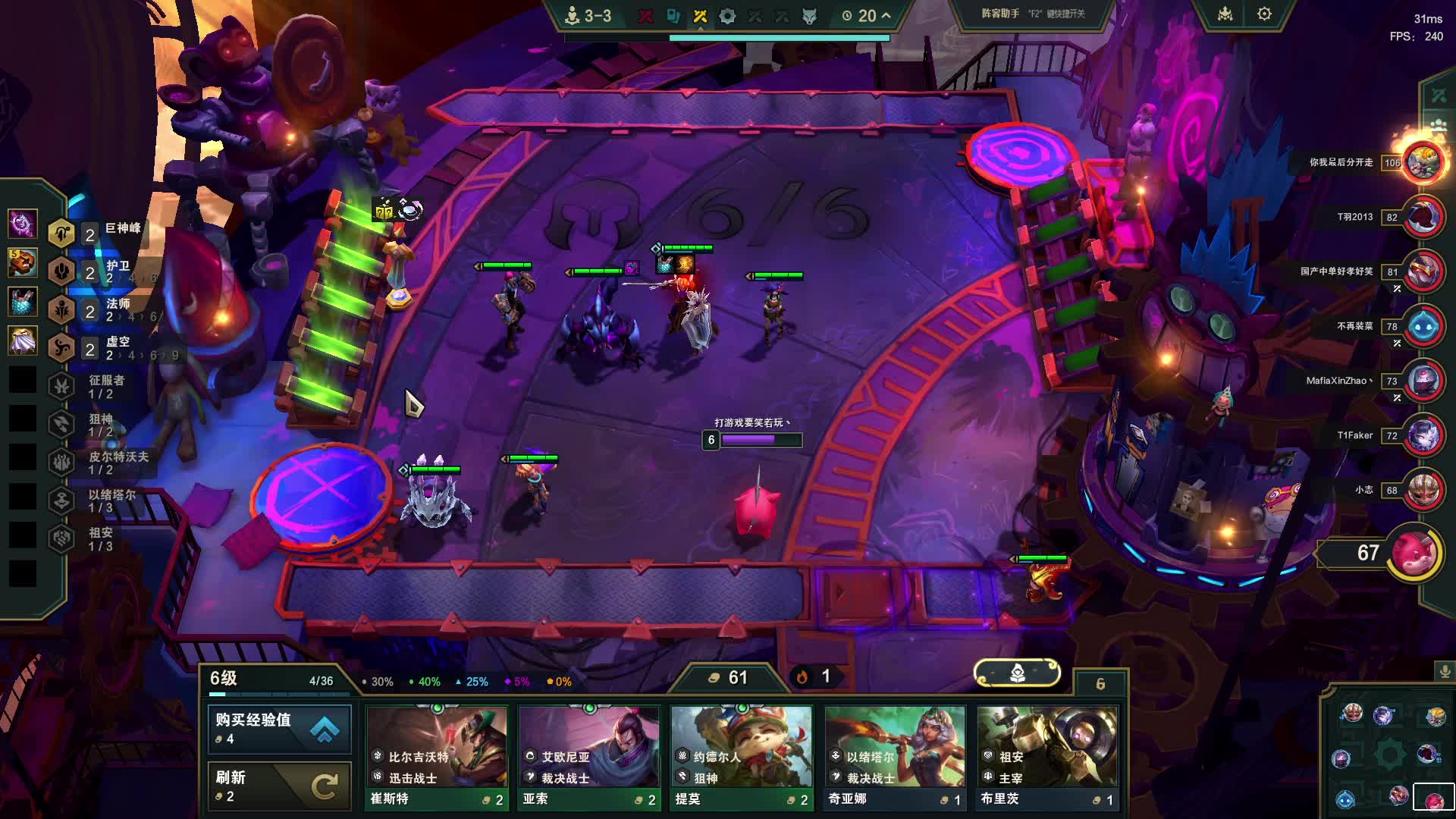Open the settings gear at top right
The image size is (1456, 819).
[x=1264, y=14]
